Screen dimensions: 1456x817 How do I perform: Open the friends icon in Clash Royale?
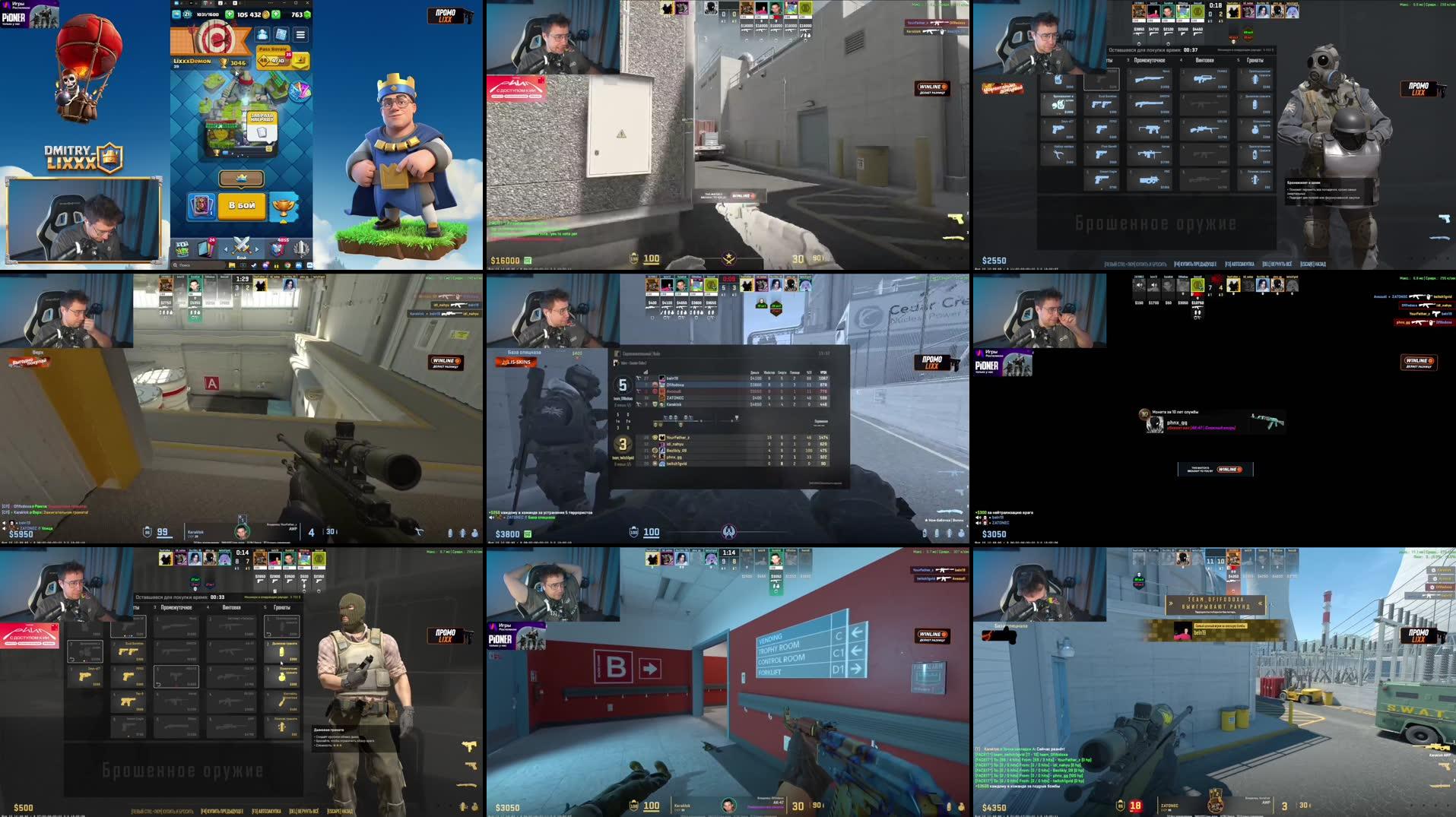[263, 35]
